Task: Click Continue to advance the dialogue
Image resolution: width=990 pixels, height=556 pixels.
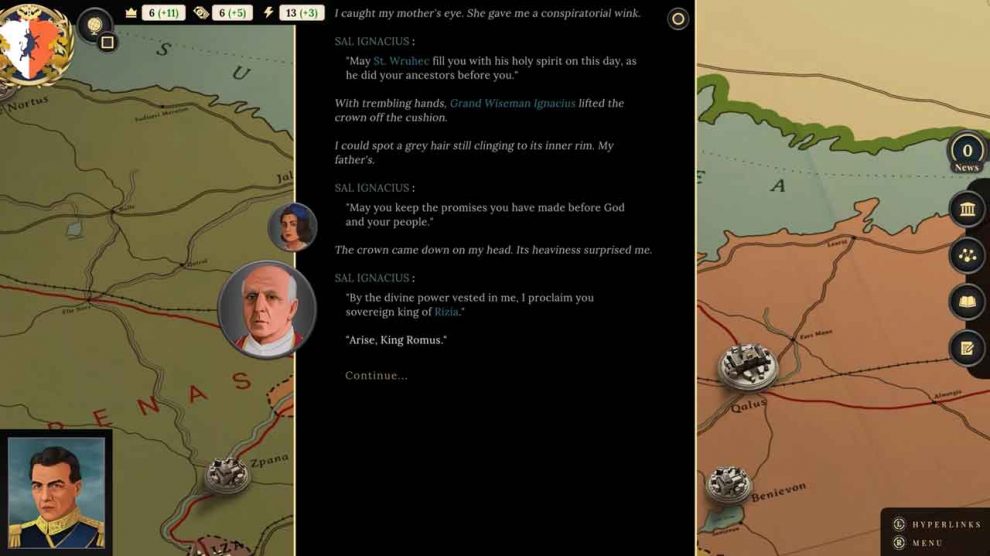Action: [376, 375]
